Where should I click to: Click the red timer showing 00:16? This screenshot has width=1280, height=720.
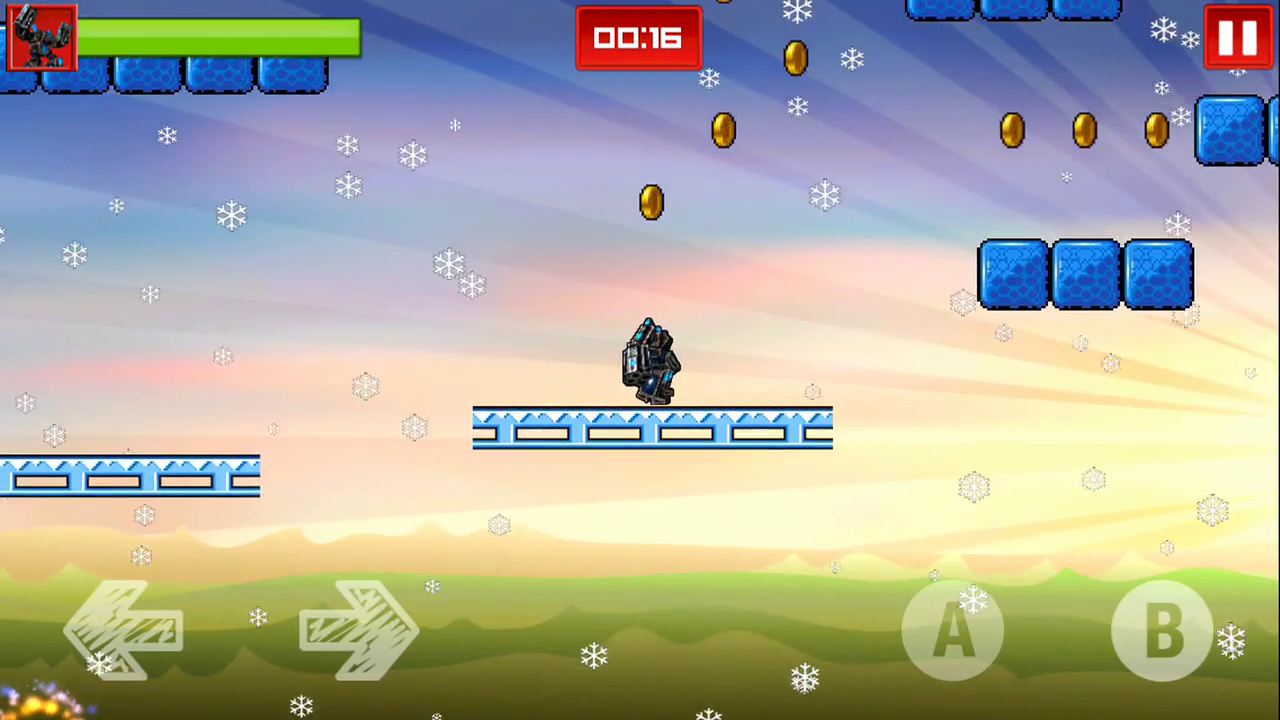pos(638,38)
